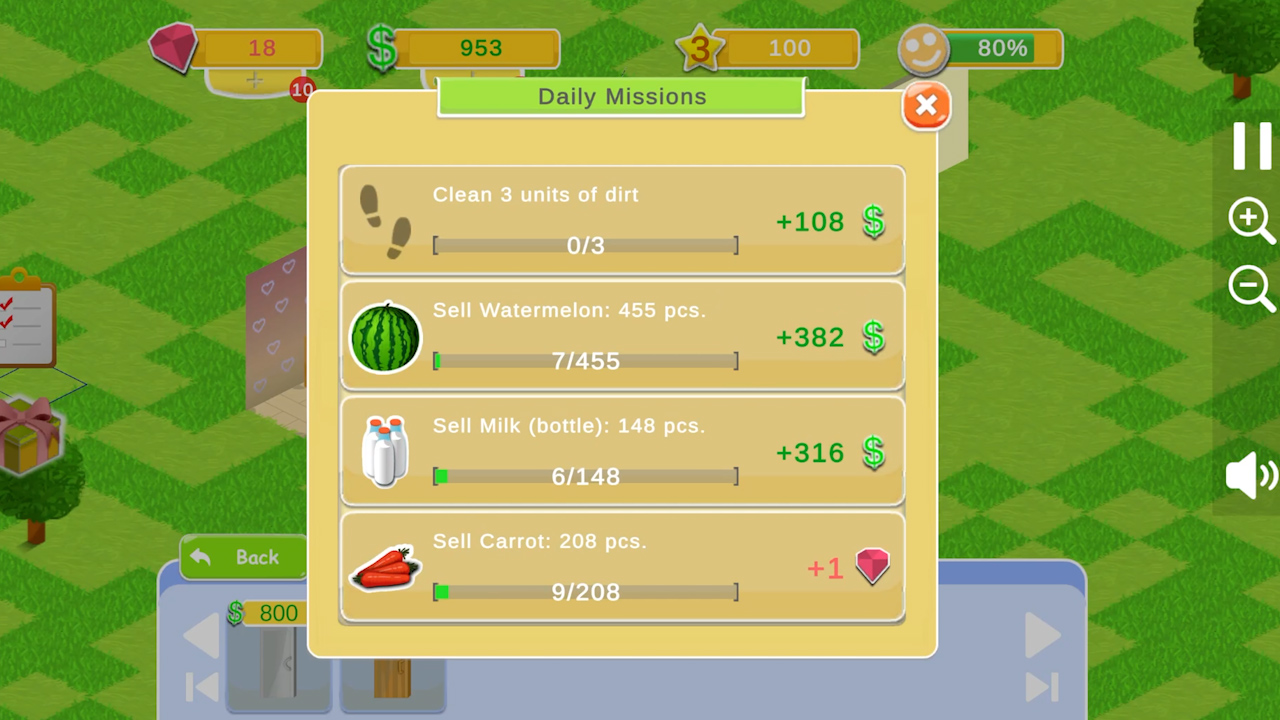This screenshot has height=720, width=1280.
Task: Select the milk bottles mission icon
Action: tap(385, 452)
